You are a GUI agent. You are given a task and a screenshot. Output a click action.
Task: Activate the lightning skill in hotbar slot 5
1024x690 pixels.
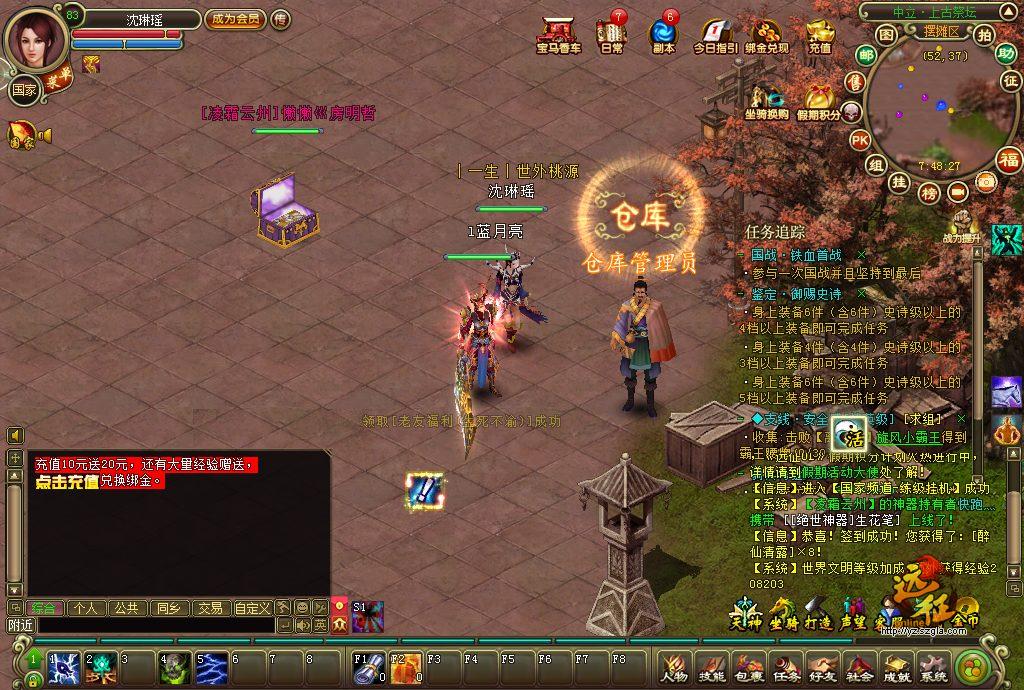point(211,668)
